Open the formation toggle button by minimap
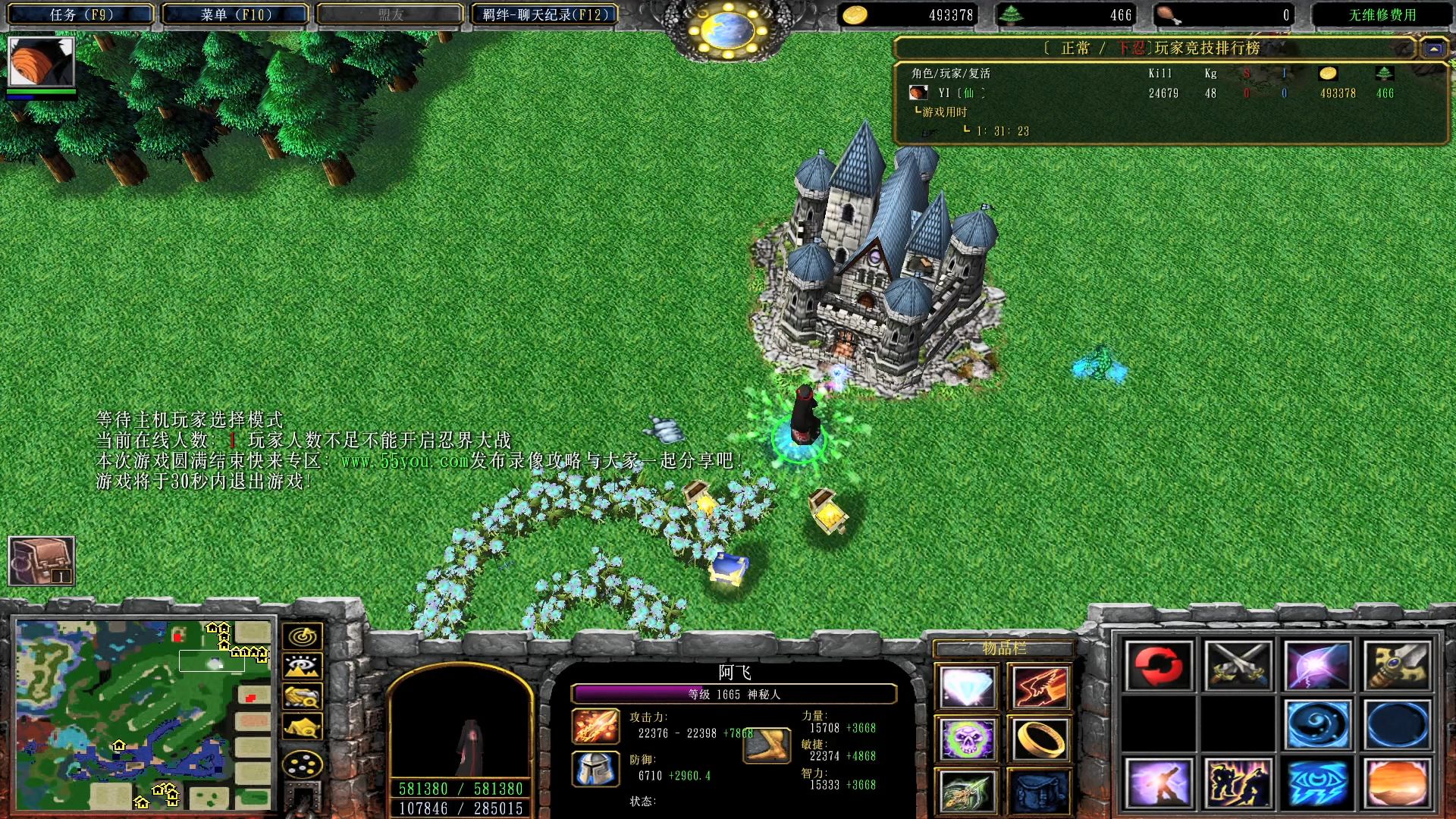The width and height of the screenshot is (1456, 819). (x=302, y=764)
